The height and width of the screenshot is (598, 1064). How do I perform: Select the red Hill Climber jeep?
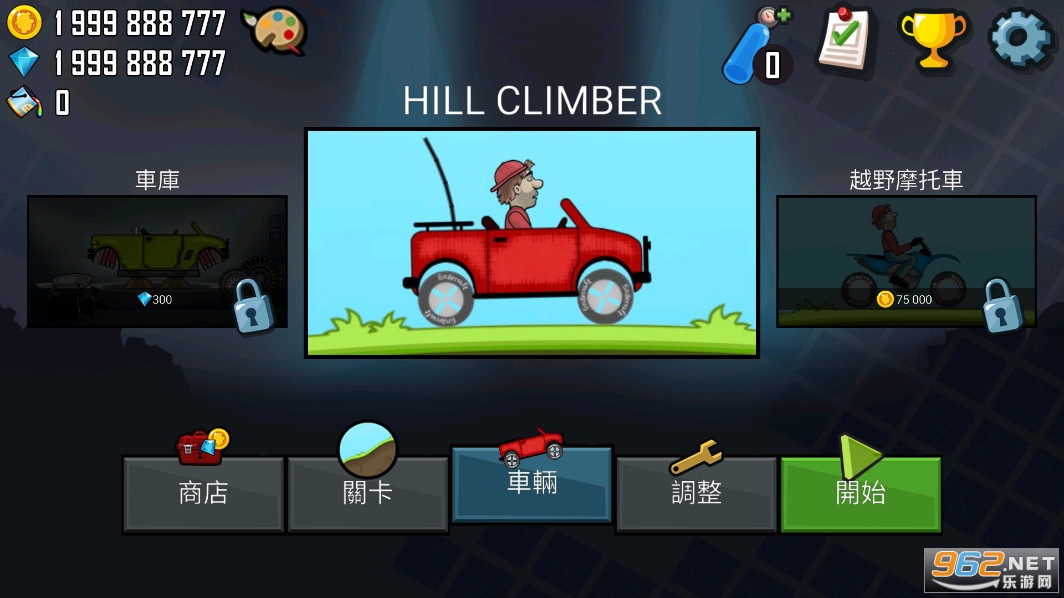click(531, 243)
